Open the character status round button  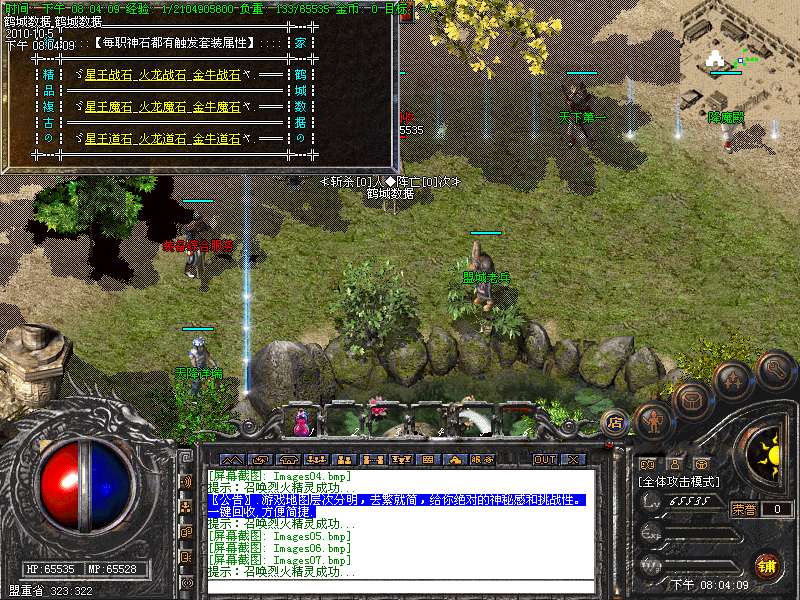(x=653, y=420)
